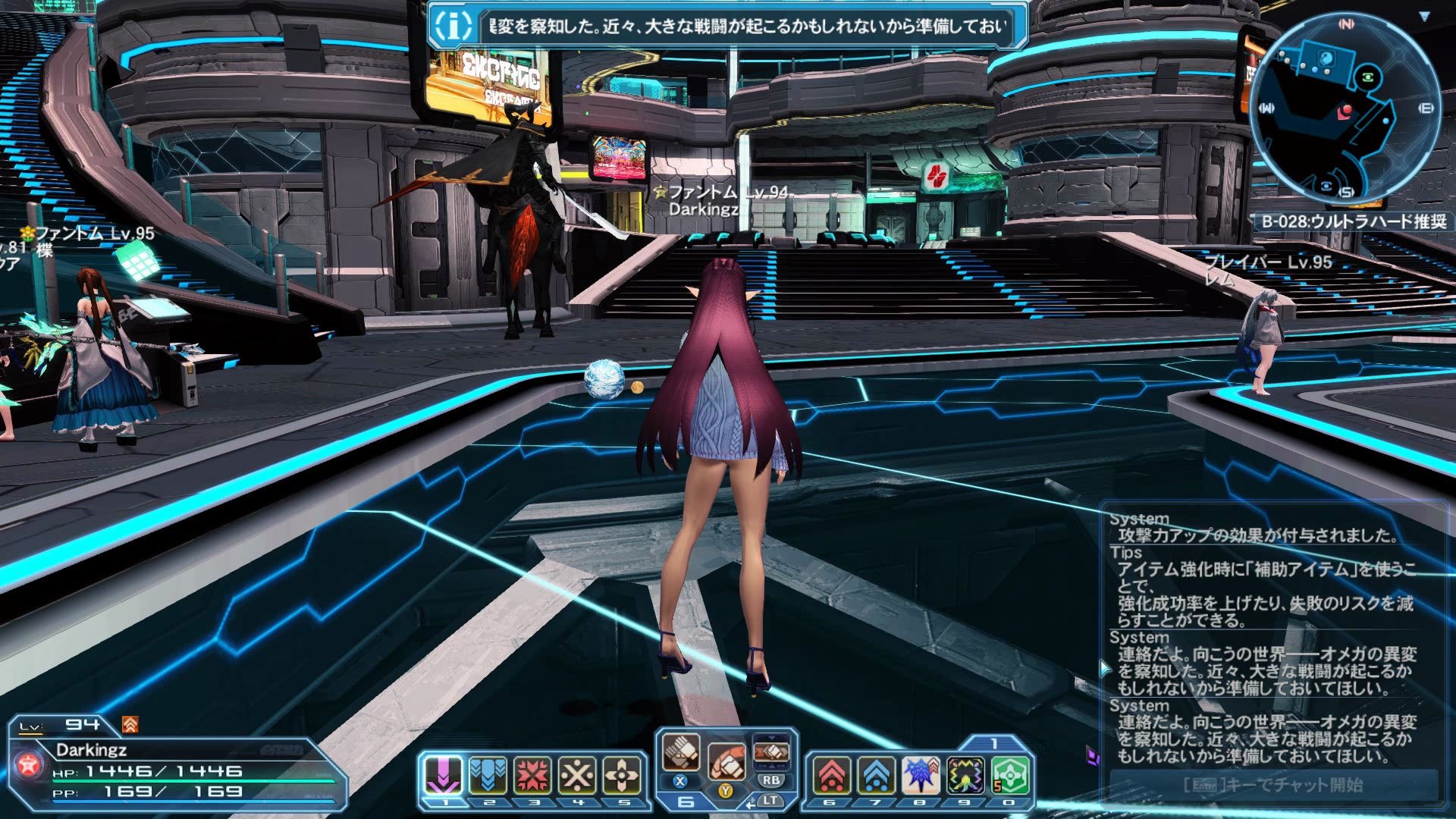The image size is (1456, 819).
Task: Switch subpalette using the tab labeled 1
Action: 994,744
